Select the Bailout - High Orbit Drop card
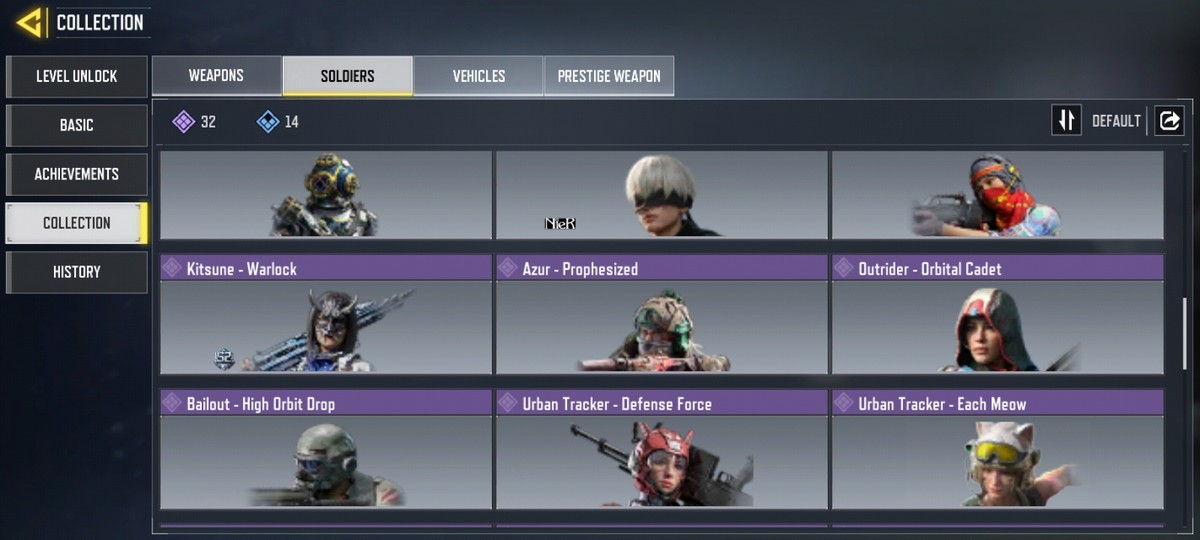This screenshot has height=540, width=1200. (x=326, y=450)
